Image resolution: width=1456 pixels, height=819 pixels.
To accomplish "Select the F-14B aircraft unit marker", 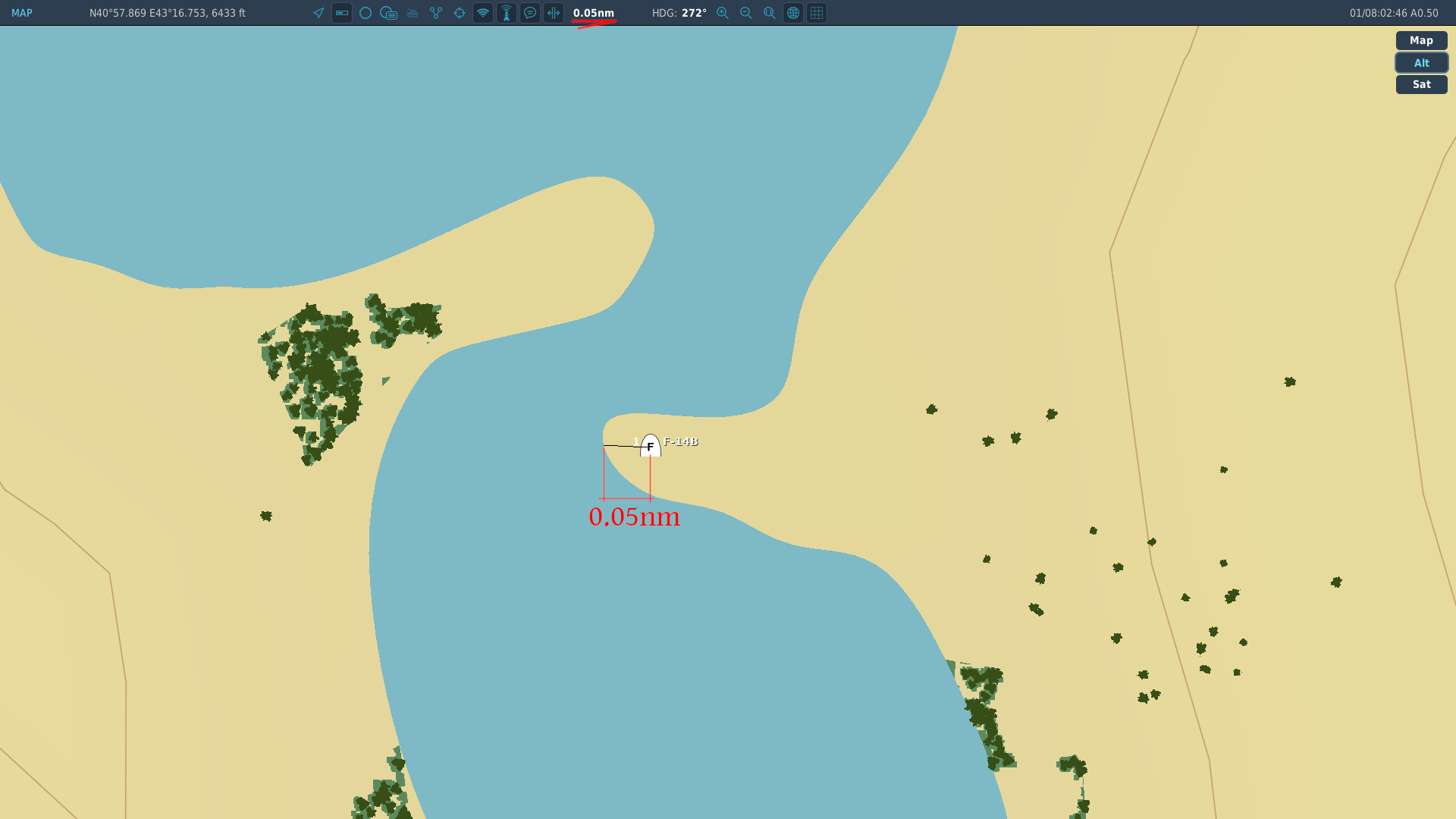I will 651,446.
